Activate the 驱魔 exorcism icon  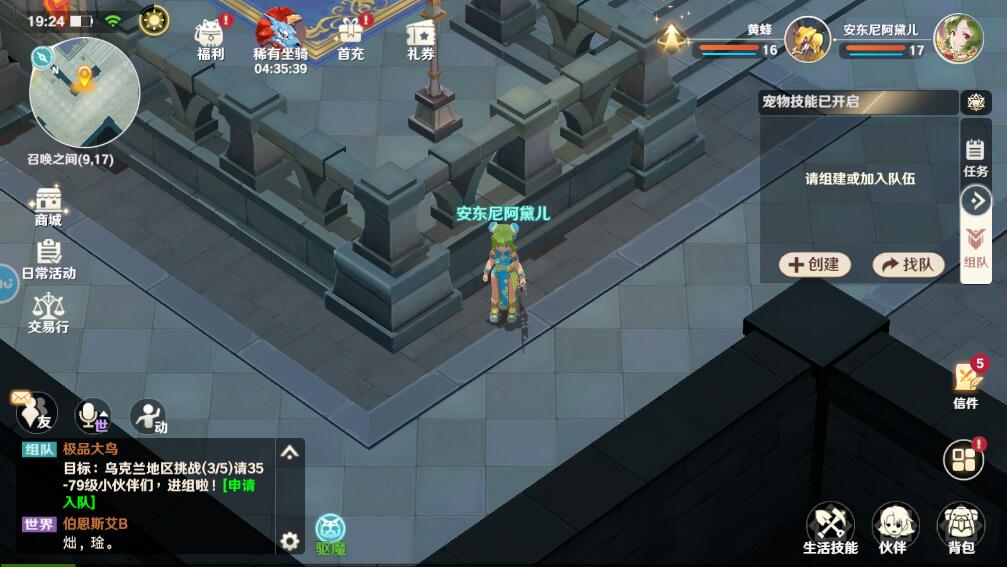(331, 533)
